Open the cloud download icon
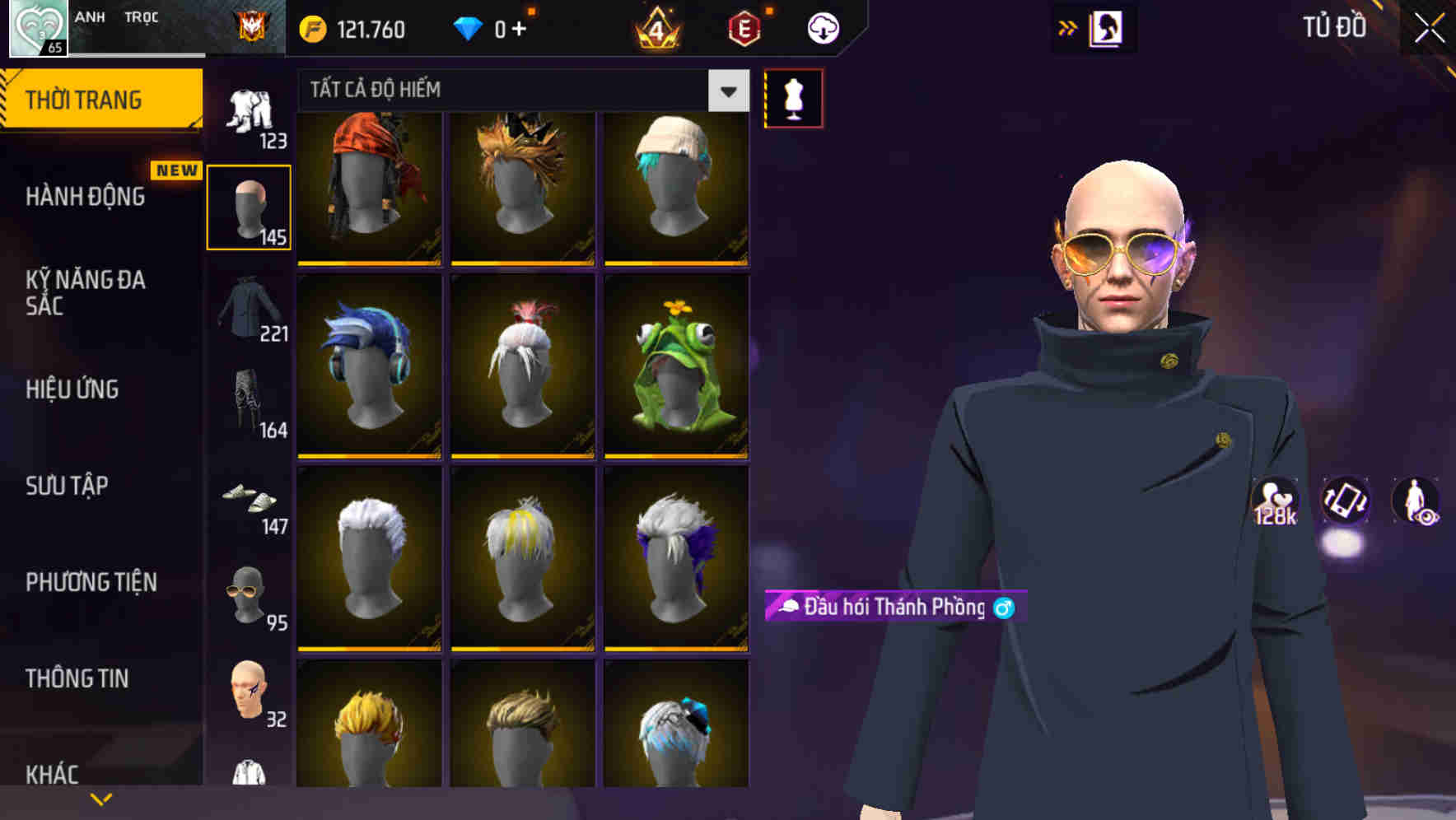Image resolution: width=1456 pixels, height=820 pixels. pos(821,27)
